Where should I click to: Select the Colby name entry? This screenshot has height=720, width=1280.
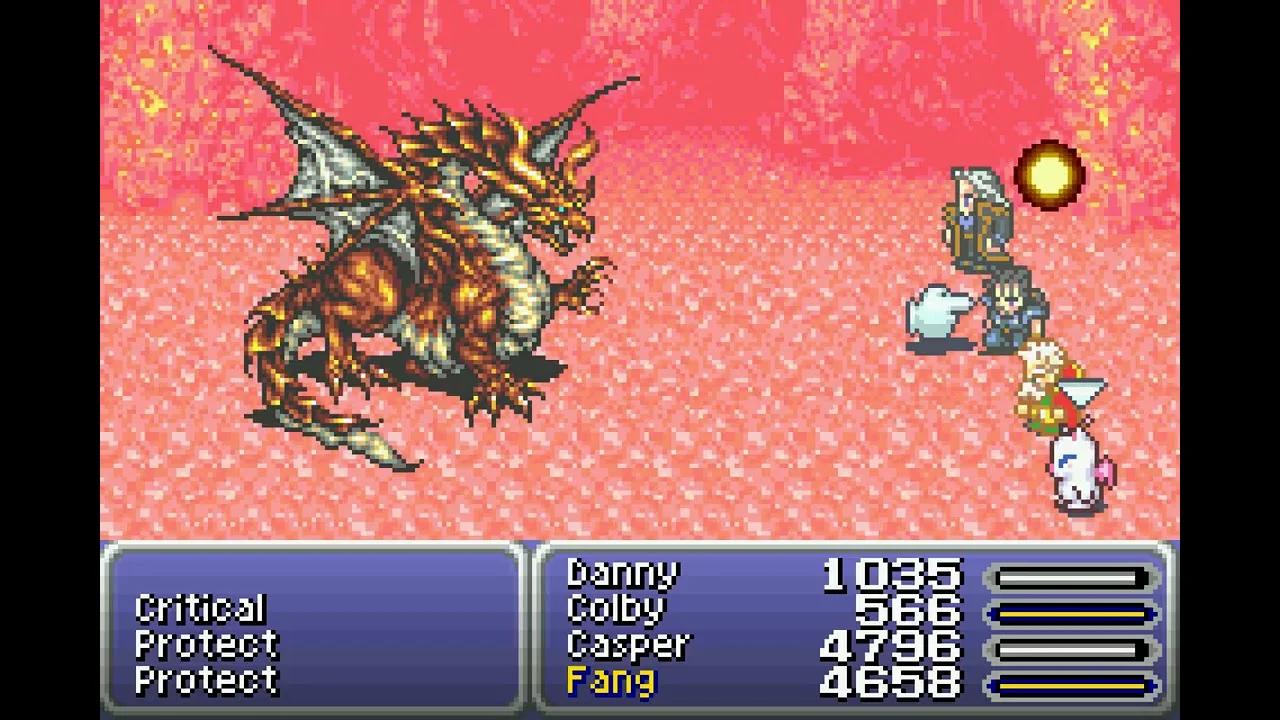click(615, 607)
